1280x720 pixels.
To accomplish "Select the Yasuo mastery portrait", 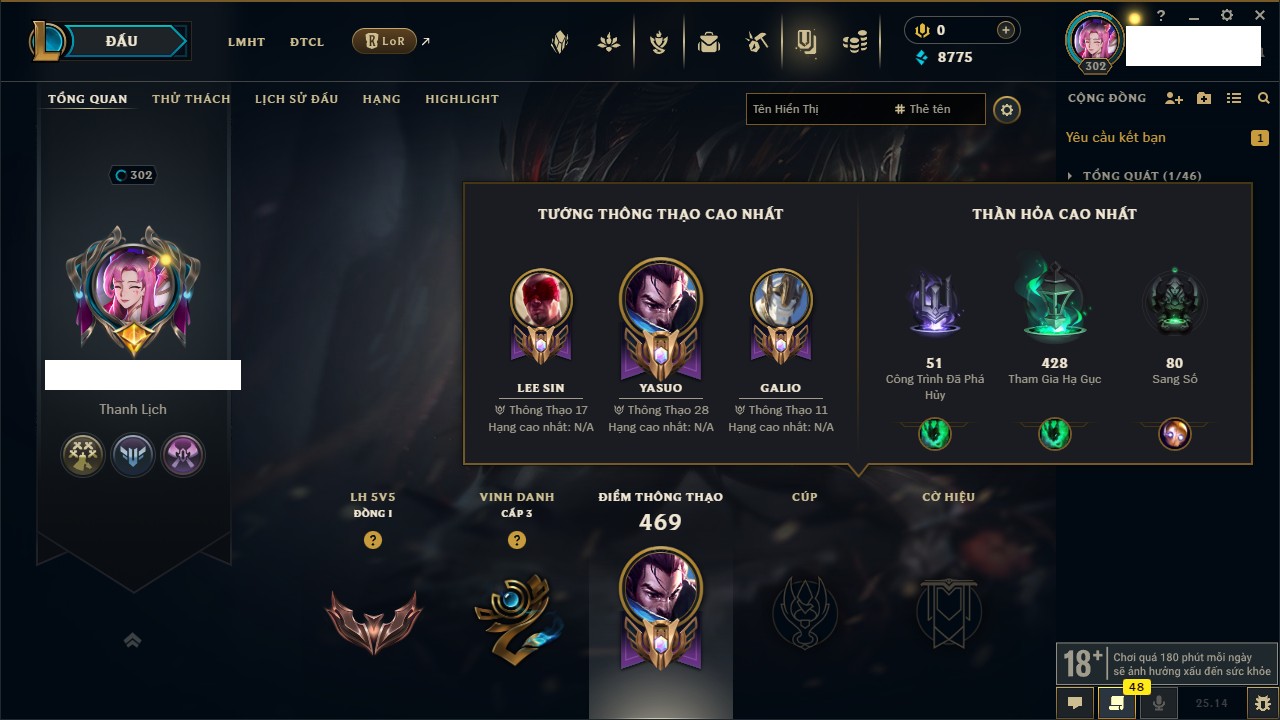I will (x=661, y=300).
